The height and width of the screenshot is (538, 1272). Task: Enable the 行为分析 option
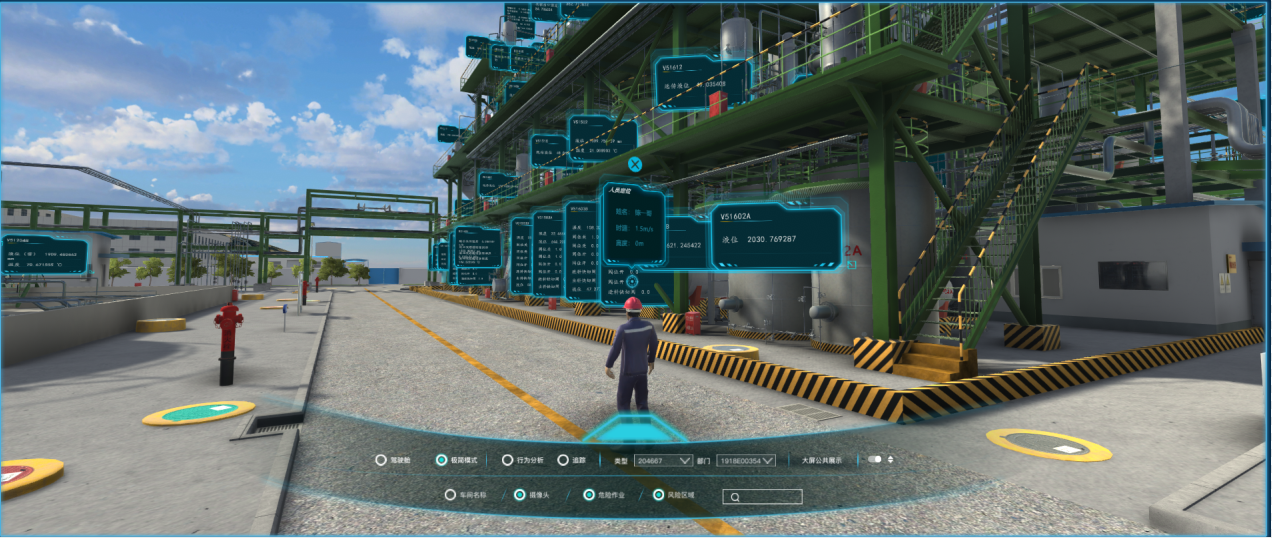click(508, 460)
